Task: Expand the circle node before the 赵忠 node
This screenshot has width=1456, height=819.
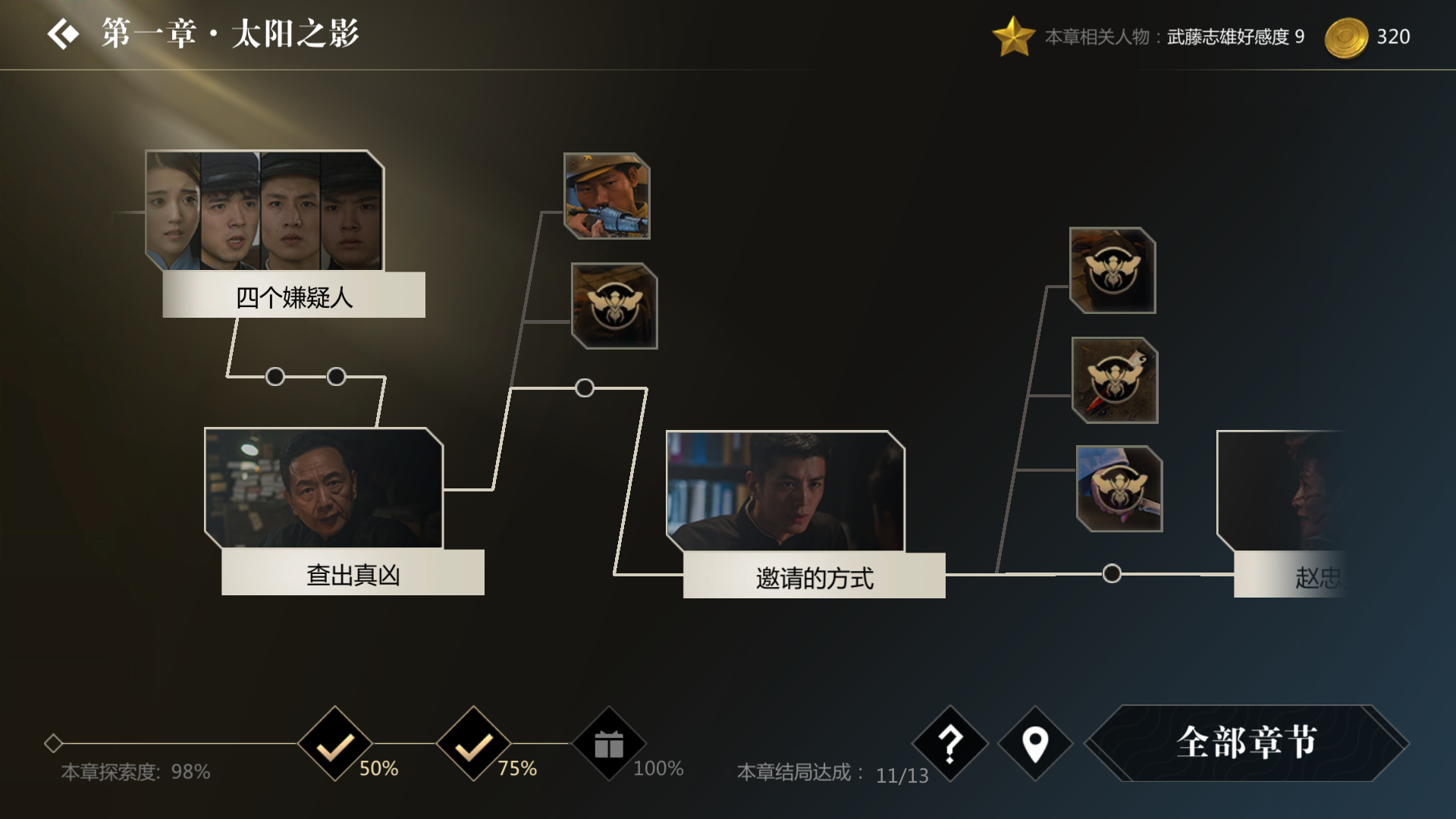Action: point(1111,574)
